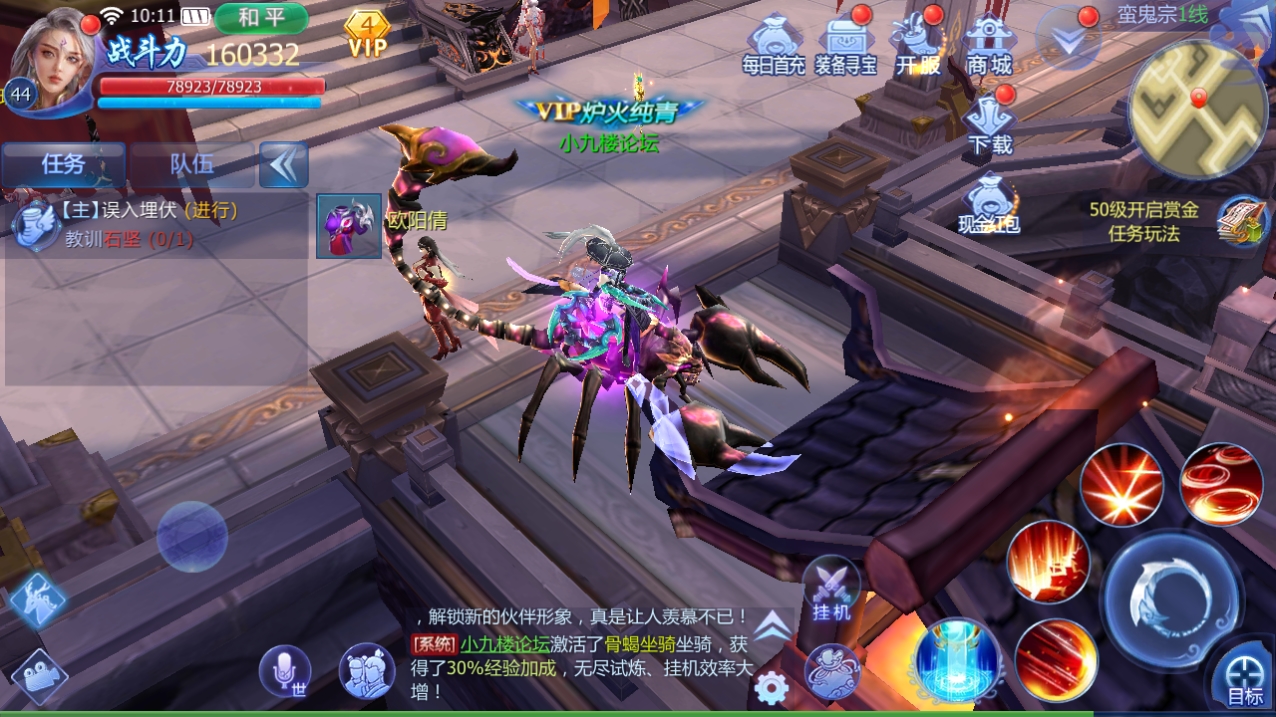
Task: Open the 任务 quest tab
Action: [63, 164]
